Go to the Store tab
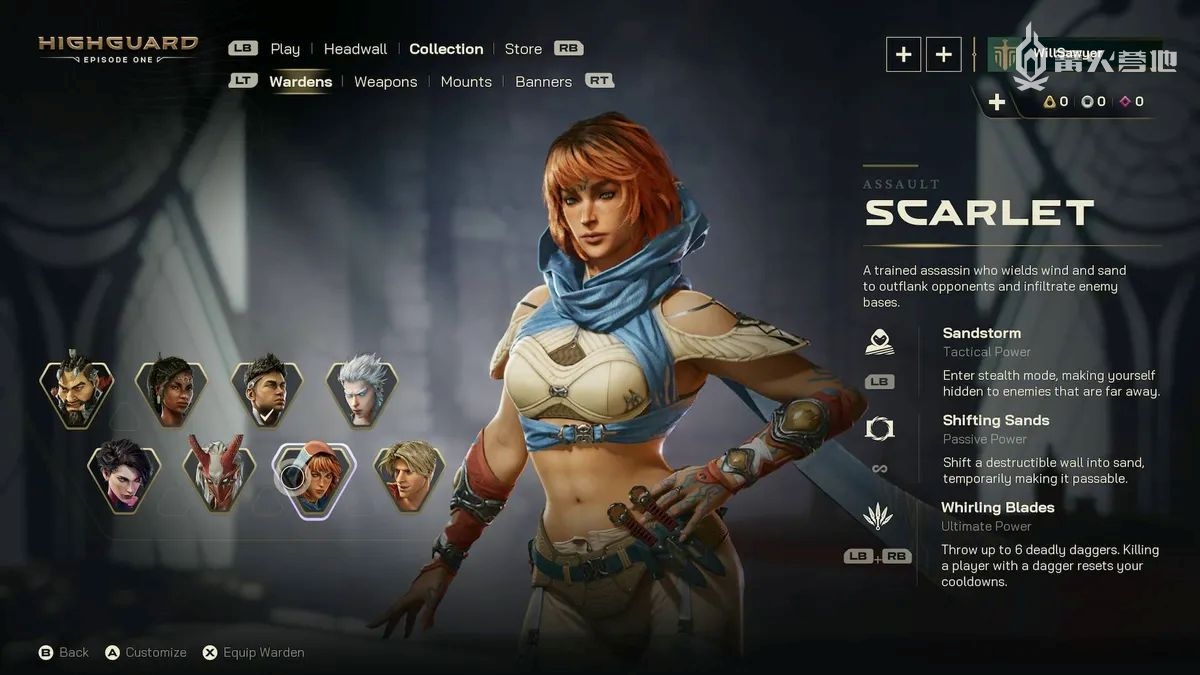 pos(523,49)
